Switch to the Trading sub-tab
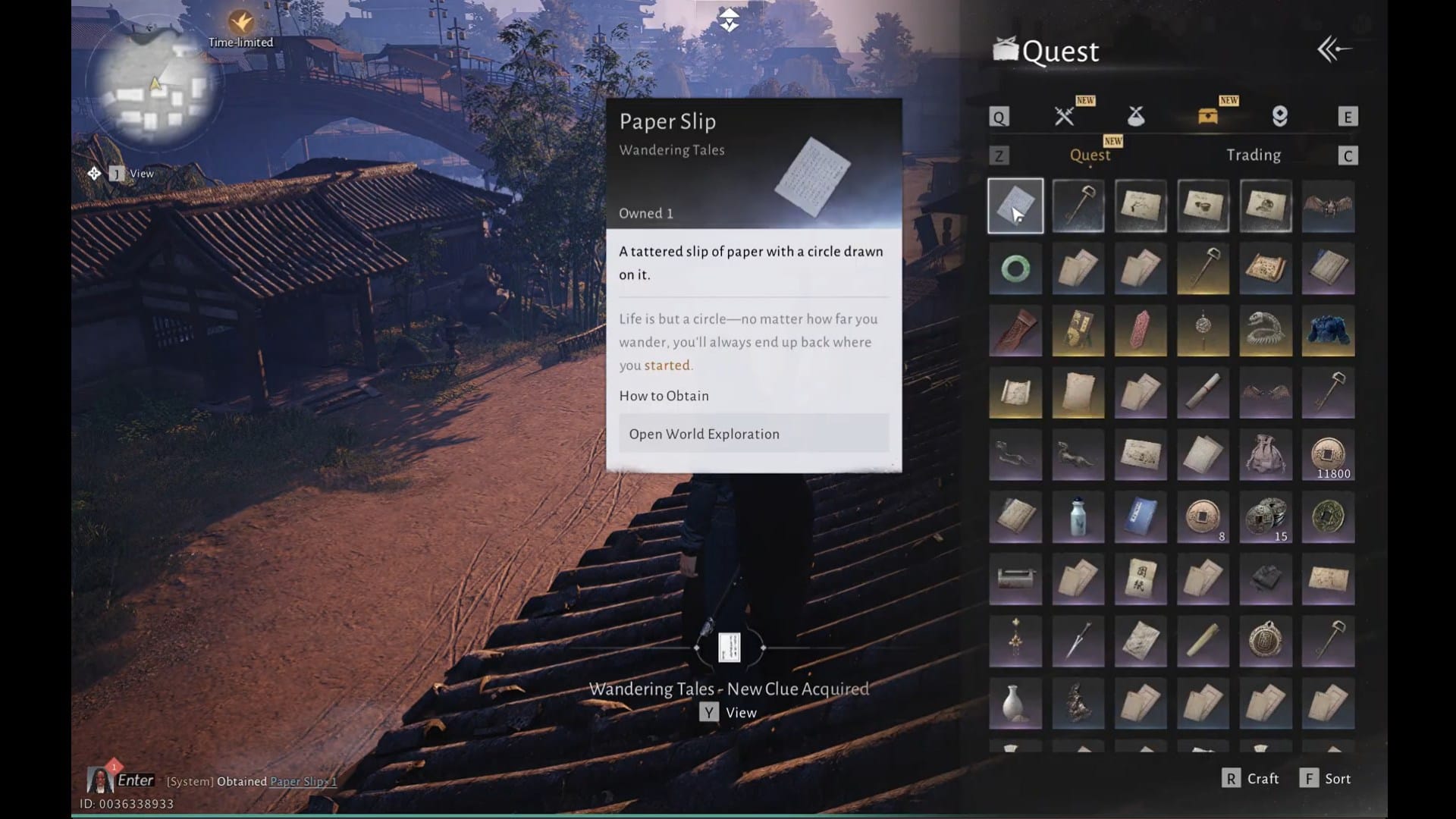 pos(1253,155)
